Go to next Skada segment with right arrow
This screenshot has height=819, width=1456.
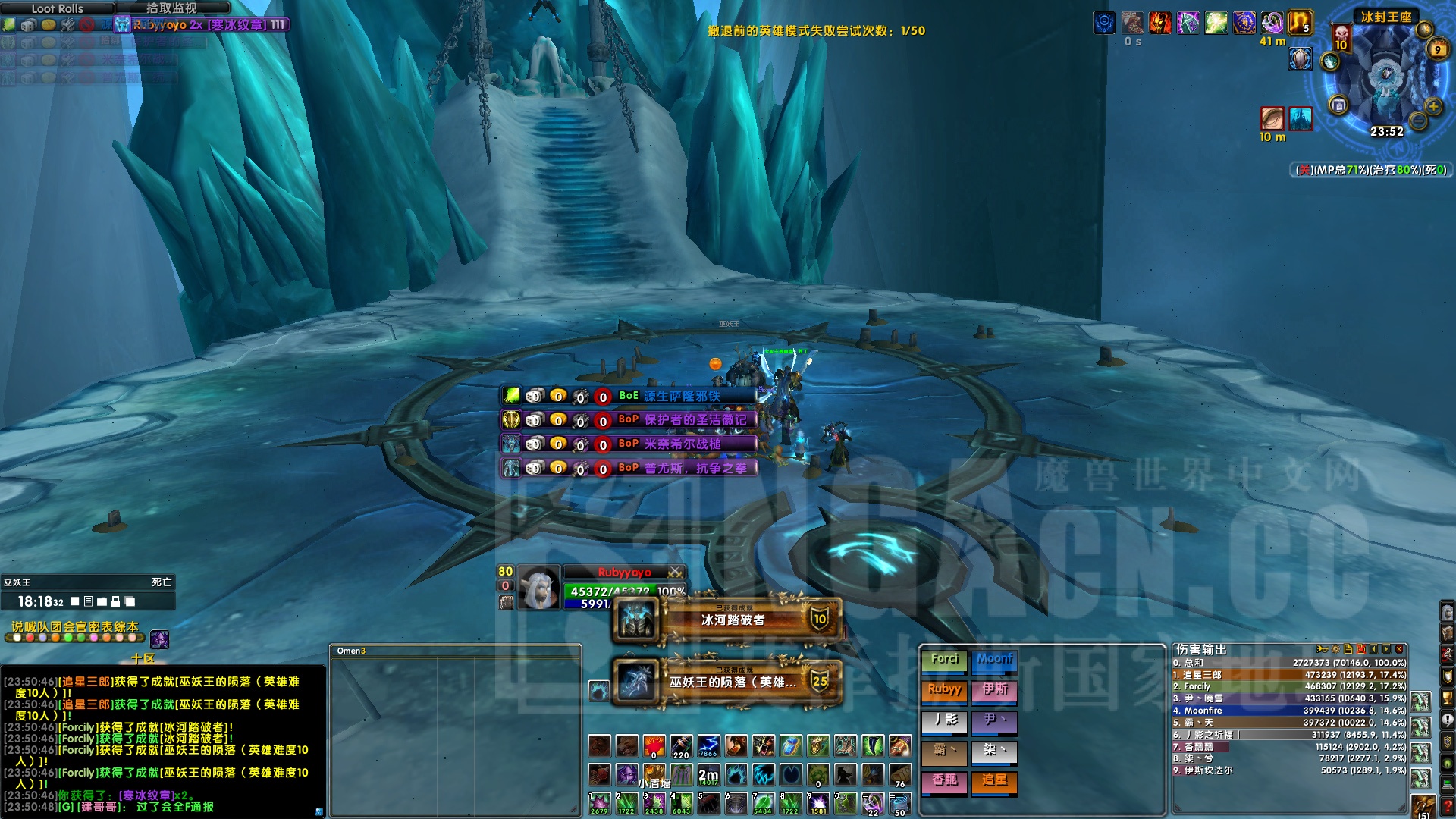[1385, 649]
